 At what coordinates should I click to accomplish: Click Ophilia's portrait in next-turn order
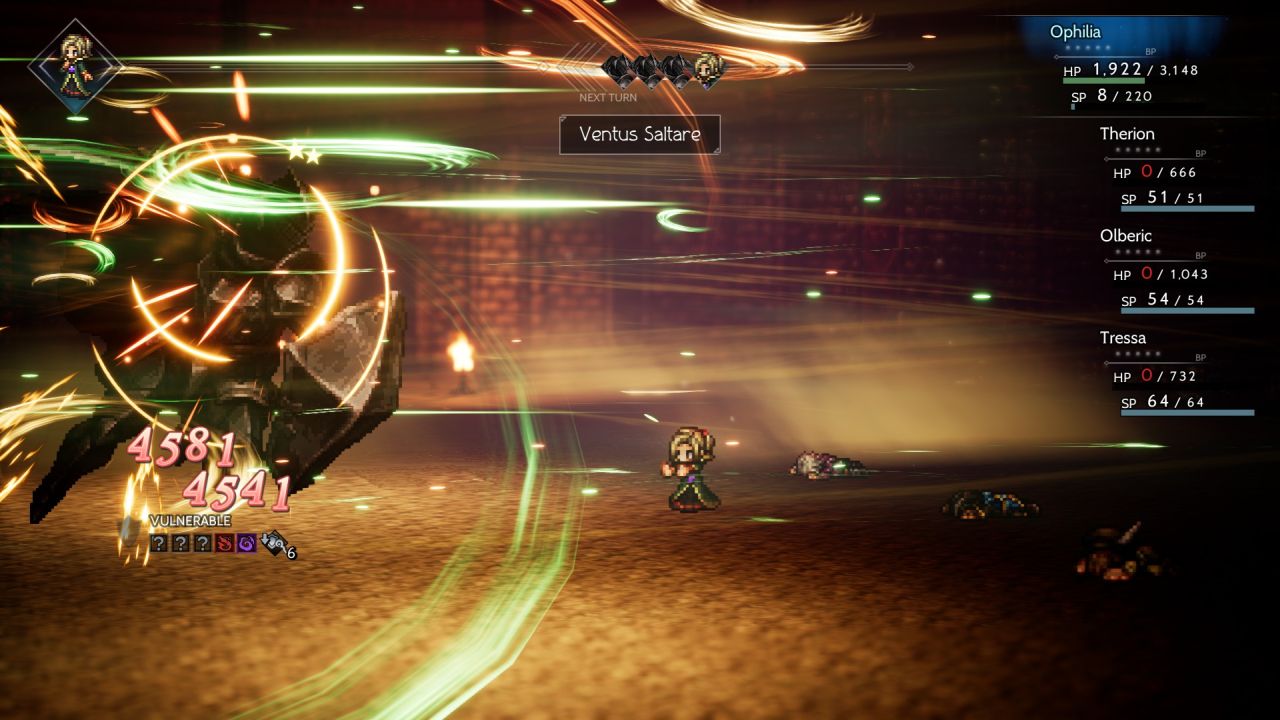(x=709, y=68)
